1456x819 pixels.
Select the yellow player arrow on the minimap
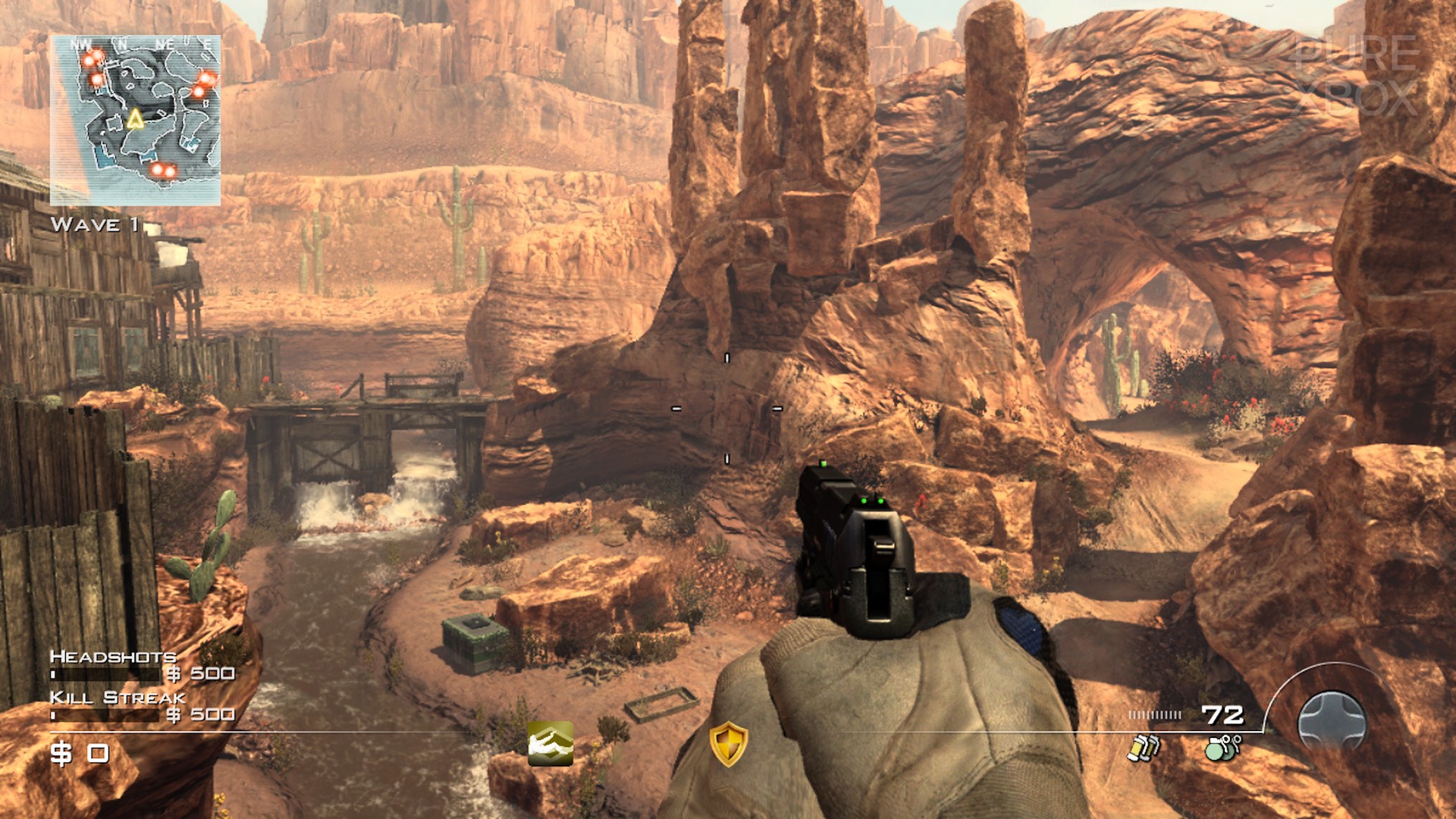coord(135,119)
